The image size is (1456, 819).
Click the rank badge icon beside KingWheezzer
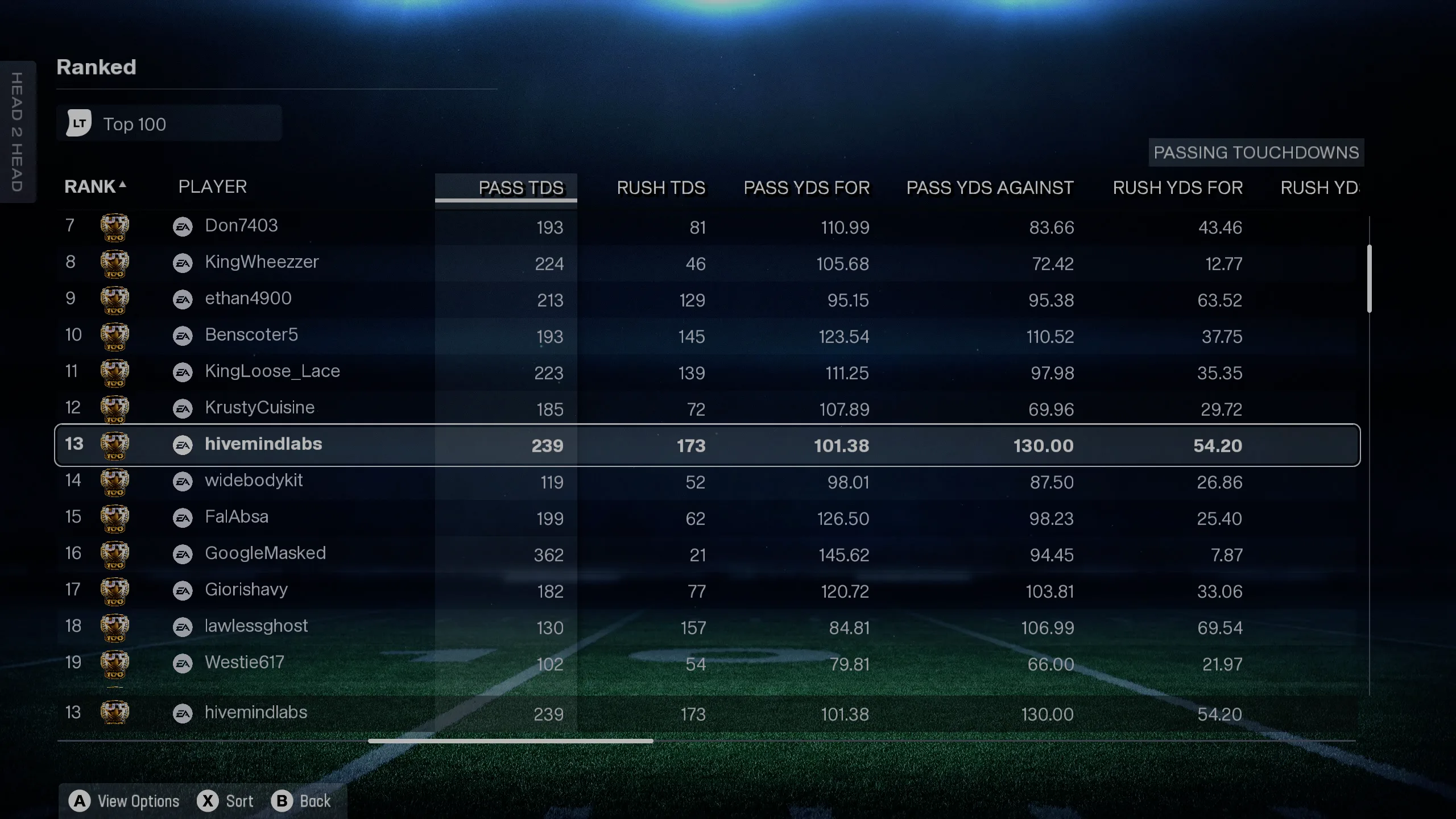pyautogui.click(x=115, y=263)
